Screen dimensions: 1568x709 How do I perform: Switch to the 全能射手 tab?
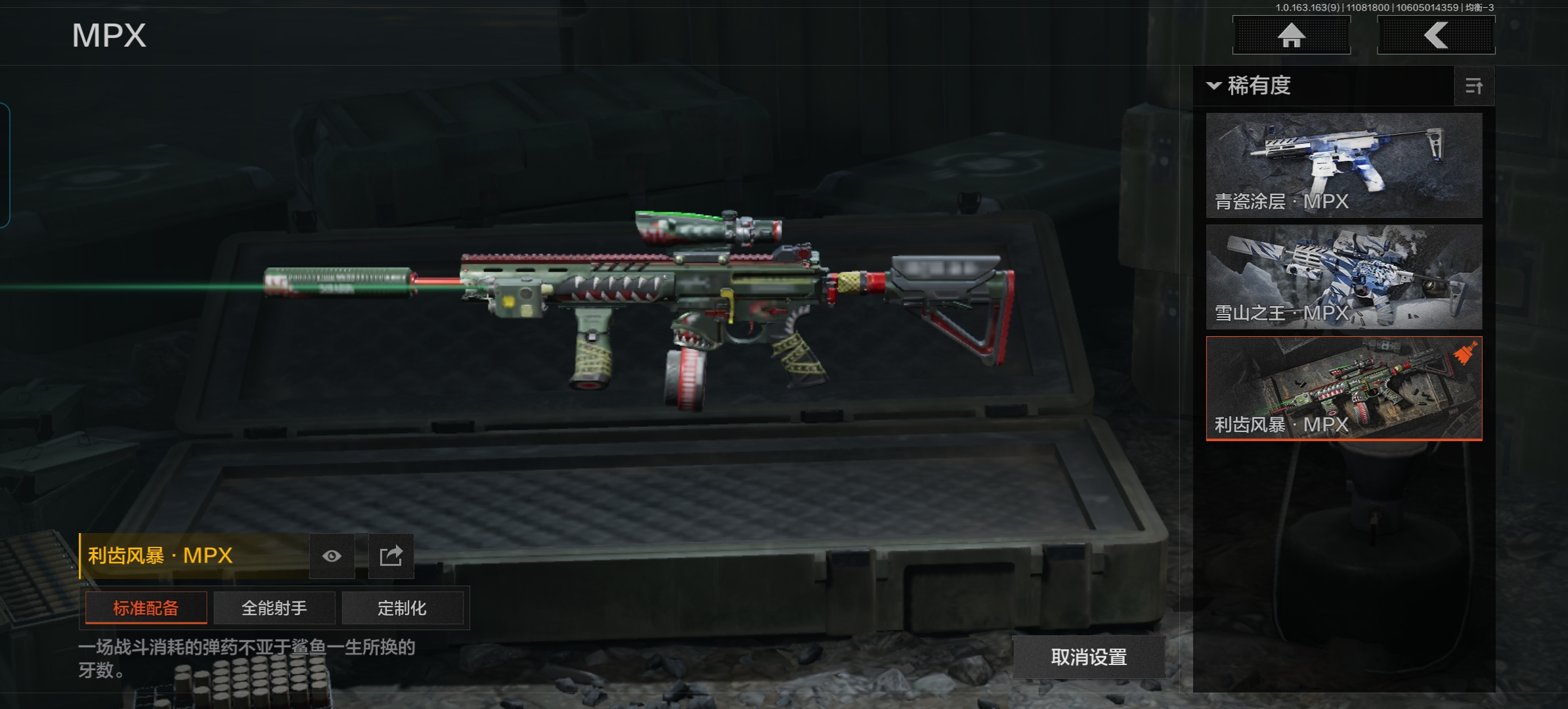pyautogui.click(x=274, y=608)
